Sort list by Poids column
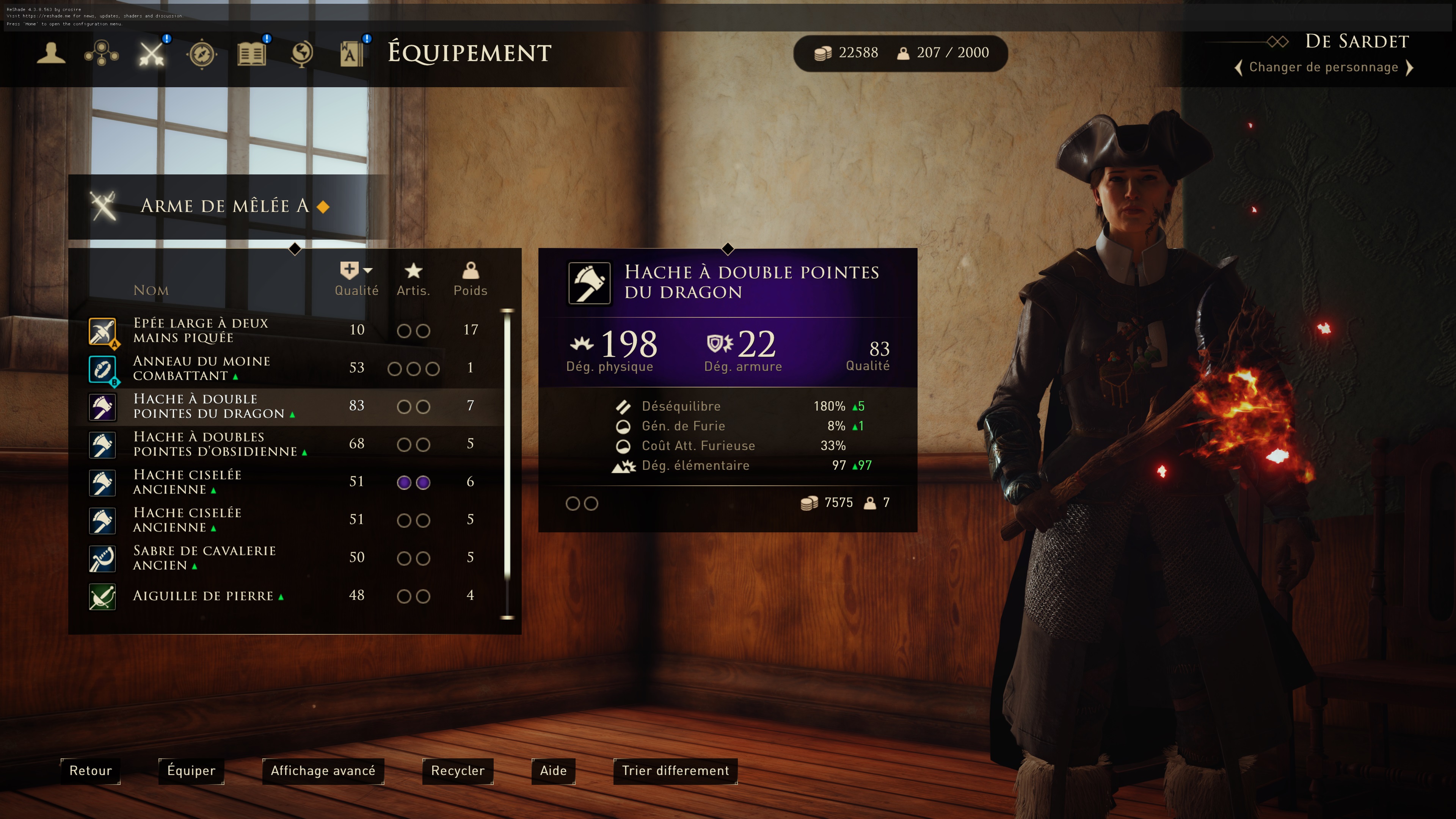 (470, 279)
